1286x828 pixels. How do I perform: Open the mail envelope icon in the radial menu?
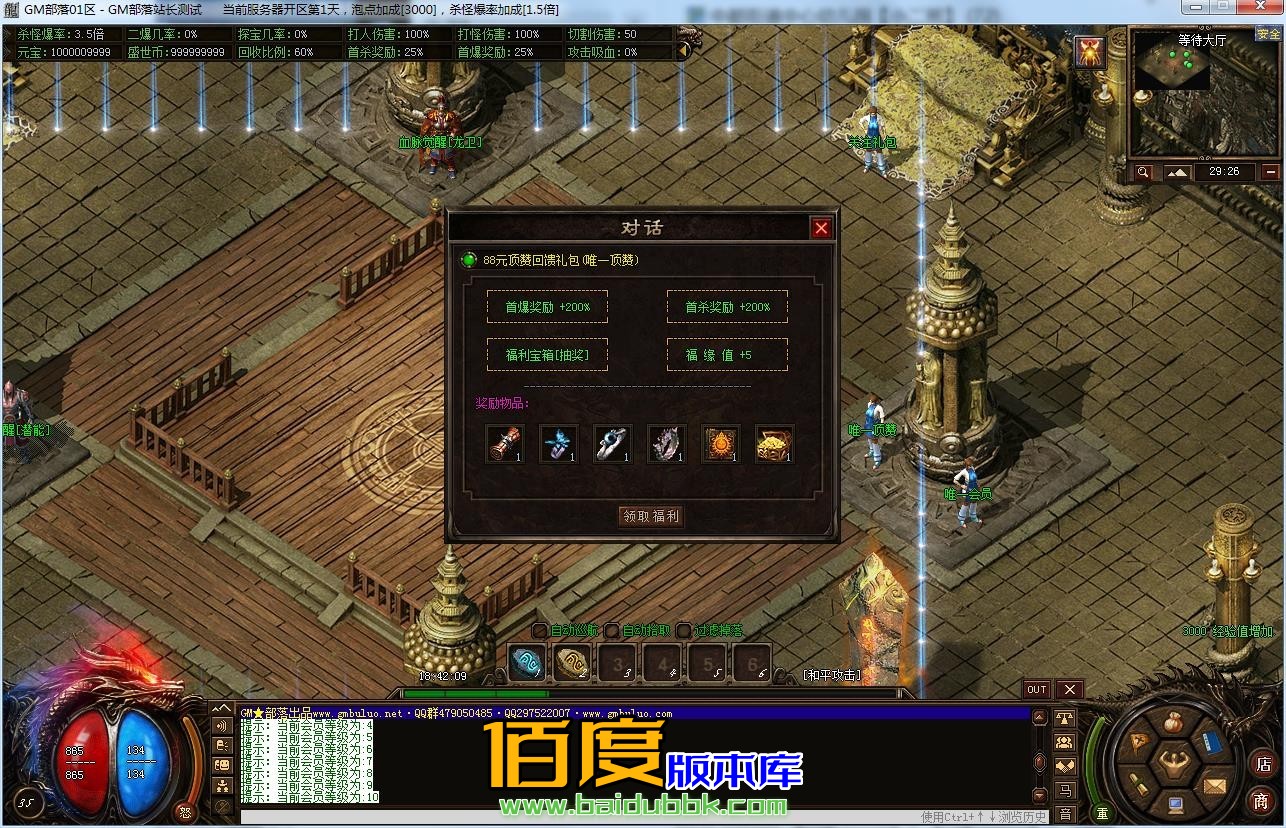click(1213, 786)
